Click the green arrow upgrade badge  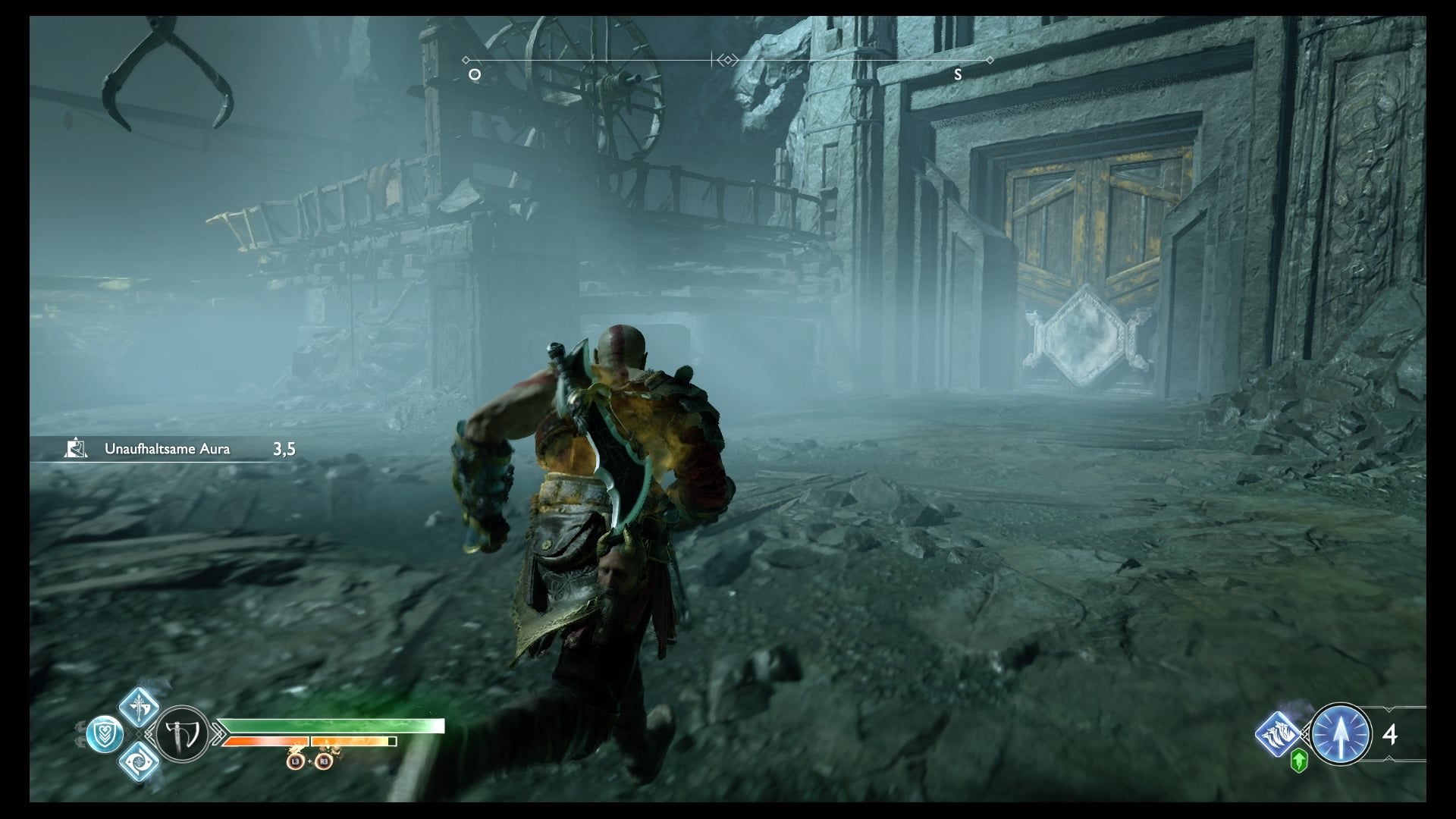click(x=1299, y=761)
